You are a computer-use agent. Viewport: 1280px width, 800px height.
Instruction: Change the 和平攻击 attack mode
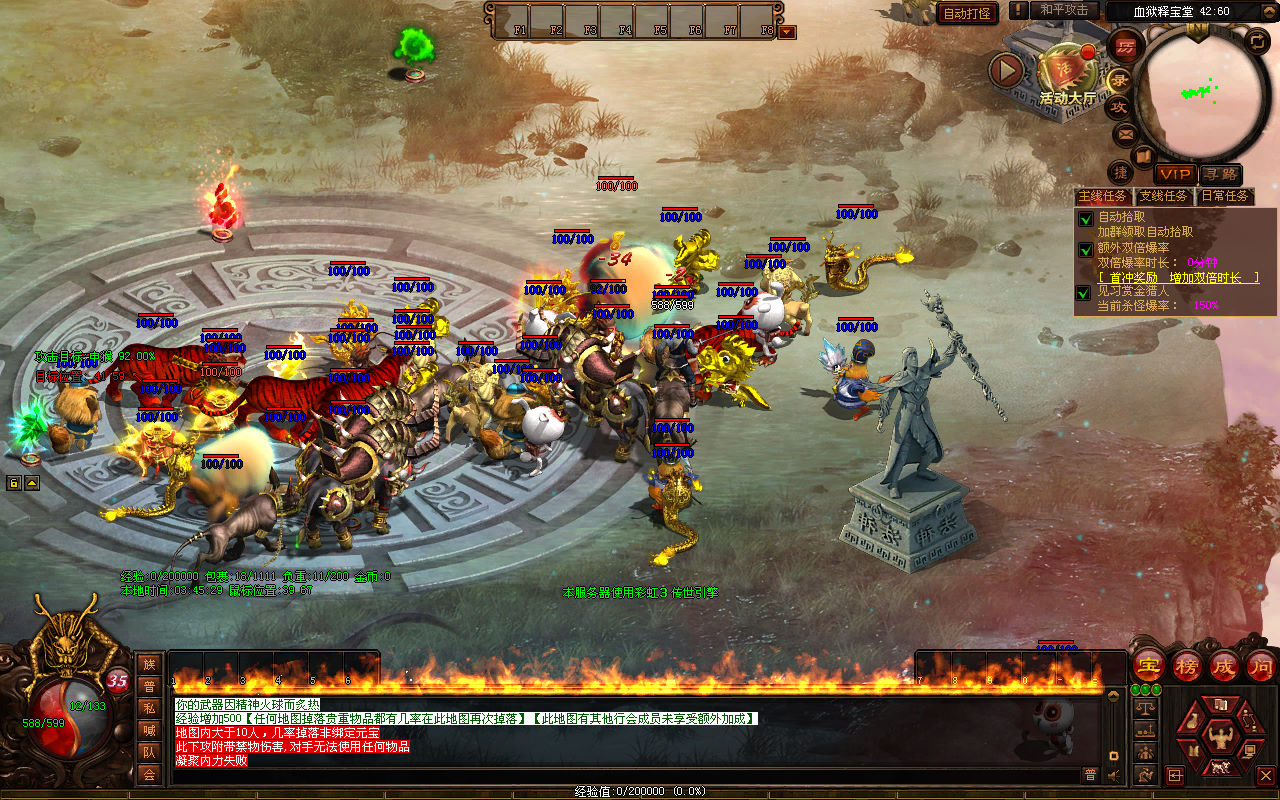(1063, 10)
